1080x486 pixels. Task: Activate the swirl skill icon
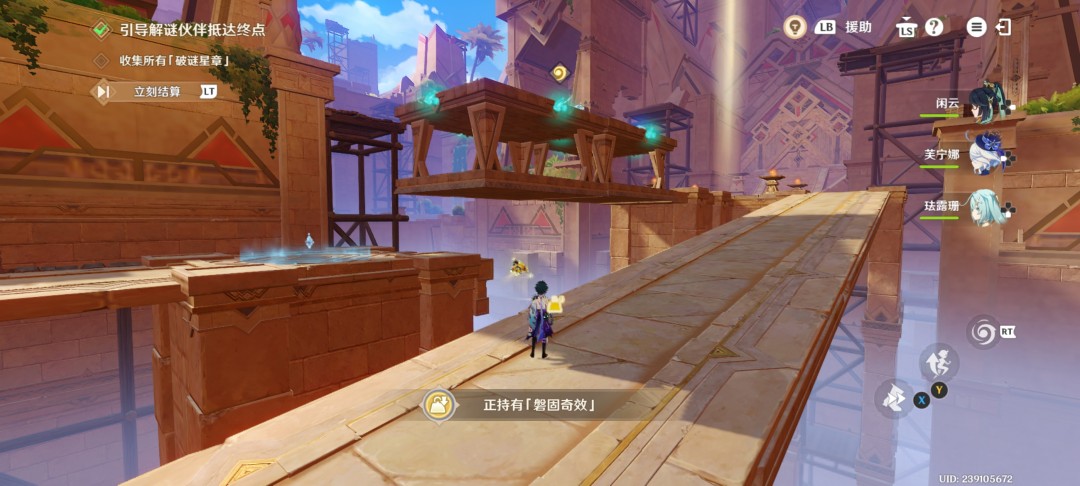pyautogui.click(x=983, y=332)
